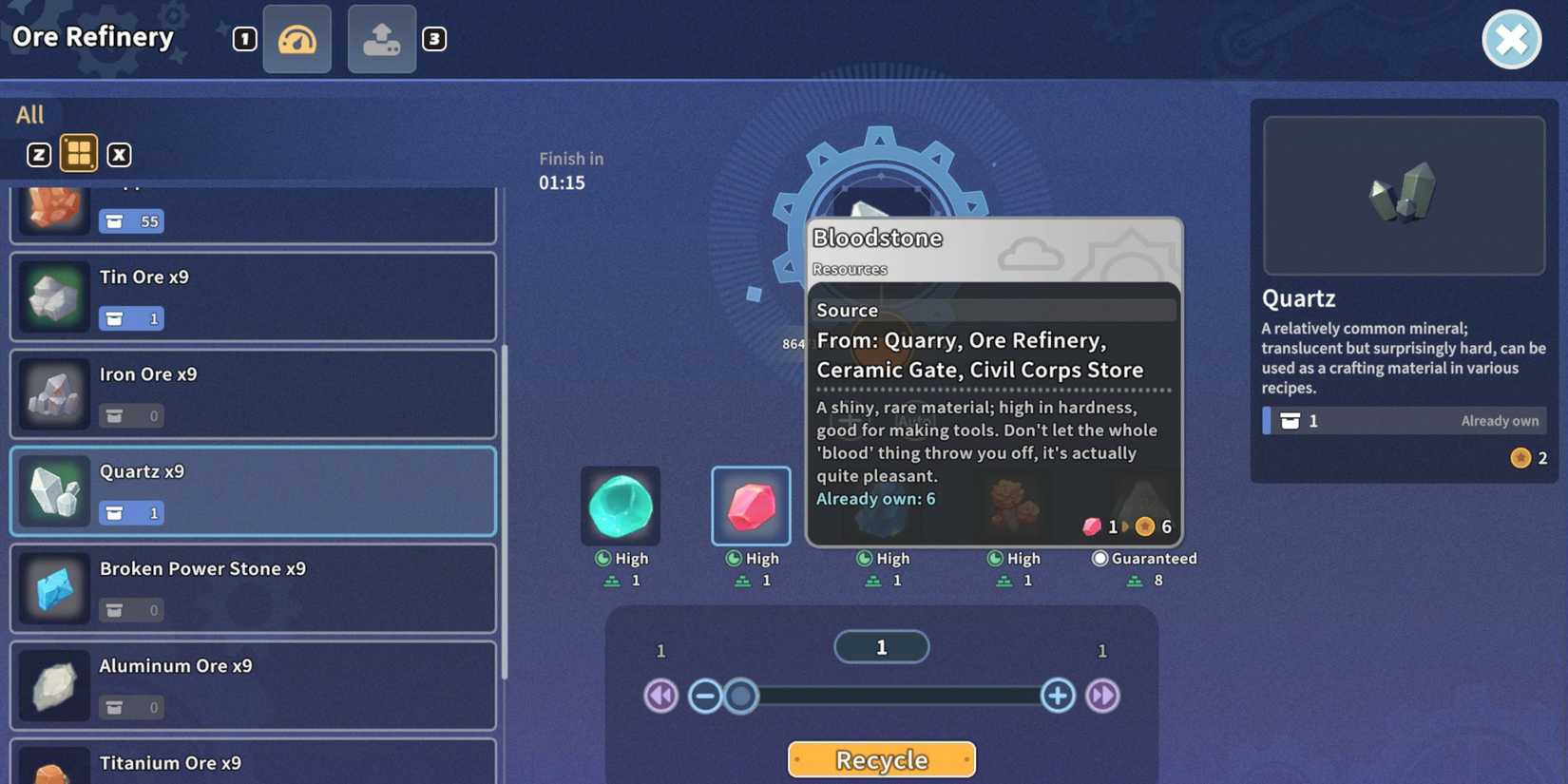Toggle the High indicator under Bloodstone
The height and width of the screenshot is (784, 1568).
751,559
